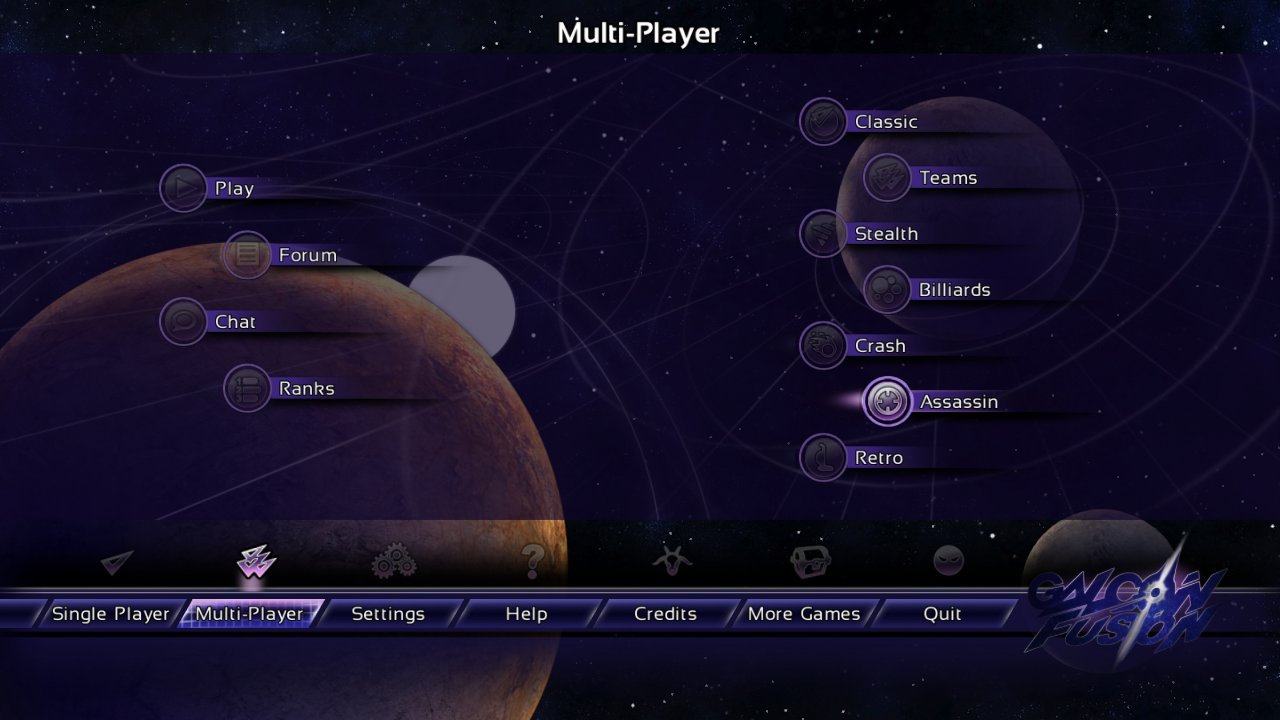Screen dimensions: 1280x720
Task: Open the Forum entry
Action: 306,255
